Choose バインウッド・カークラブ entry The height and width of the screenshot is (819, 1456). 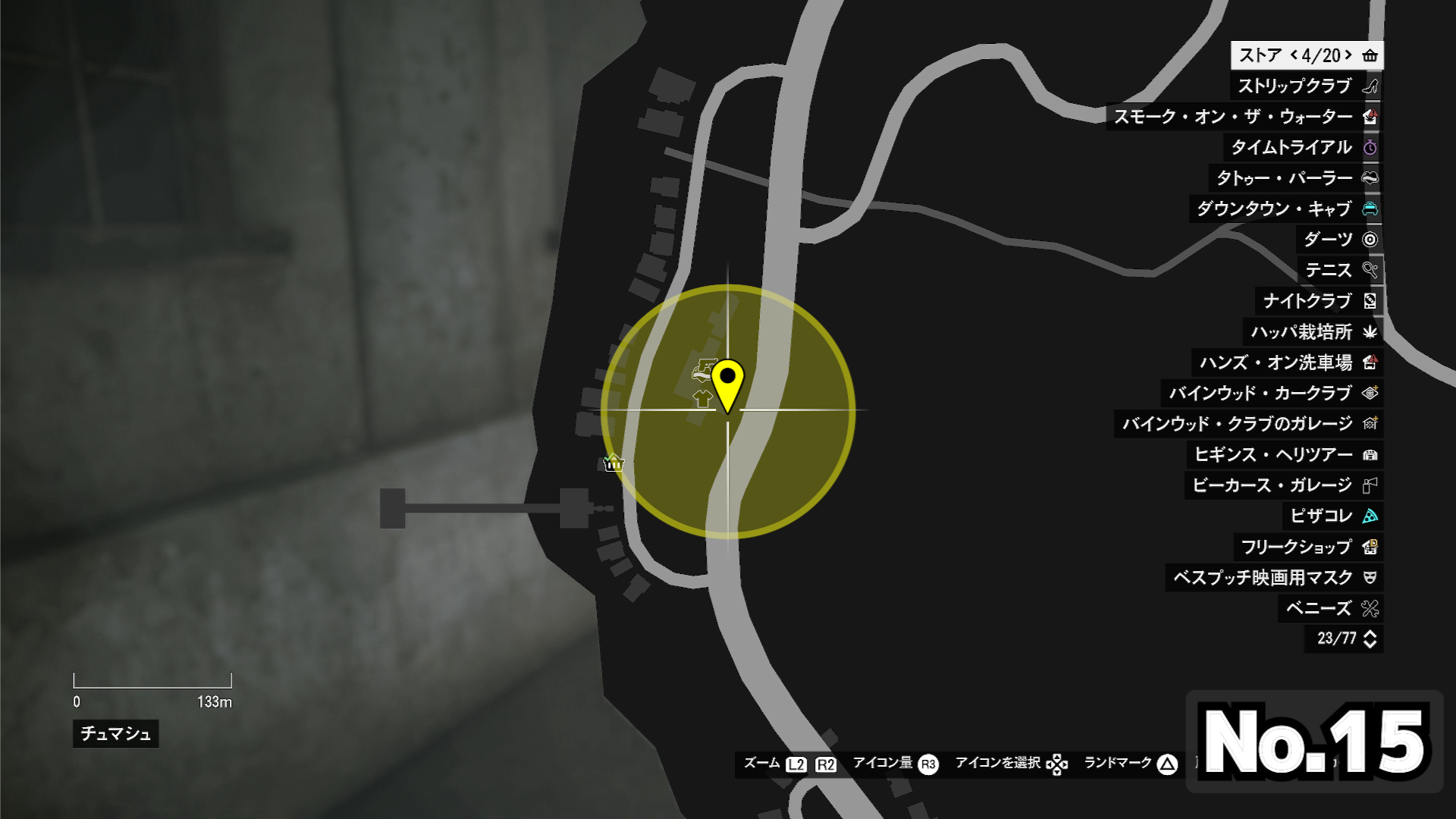(x=1271, y=393)
